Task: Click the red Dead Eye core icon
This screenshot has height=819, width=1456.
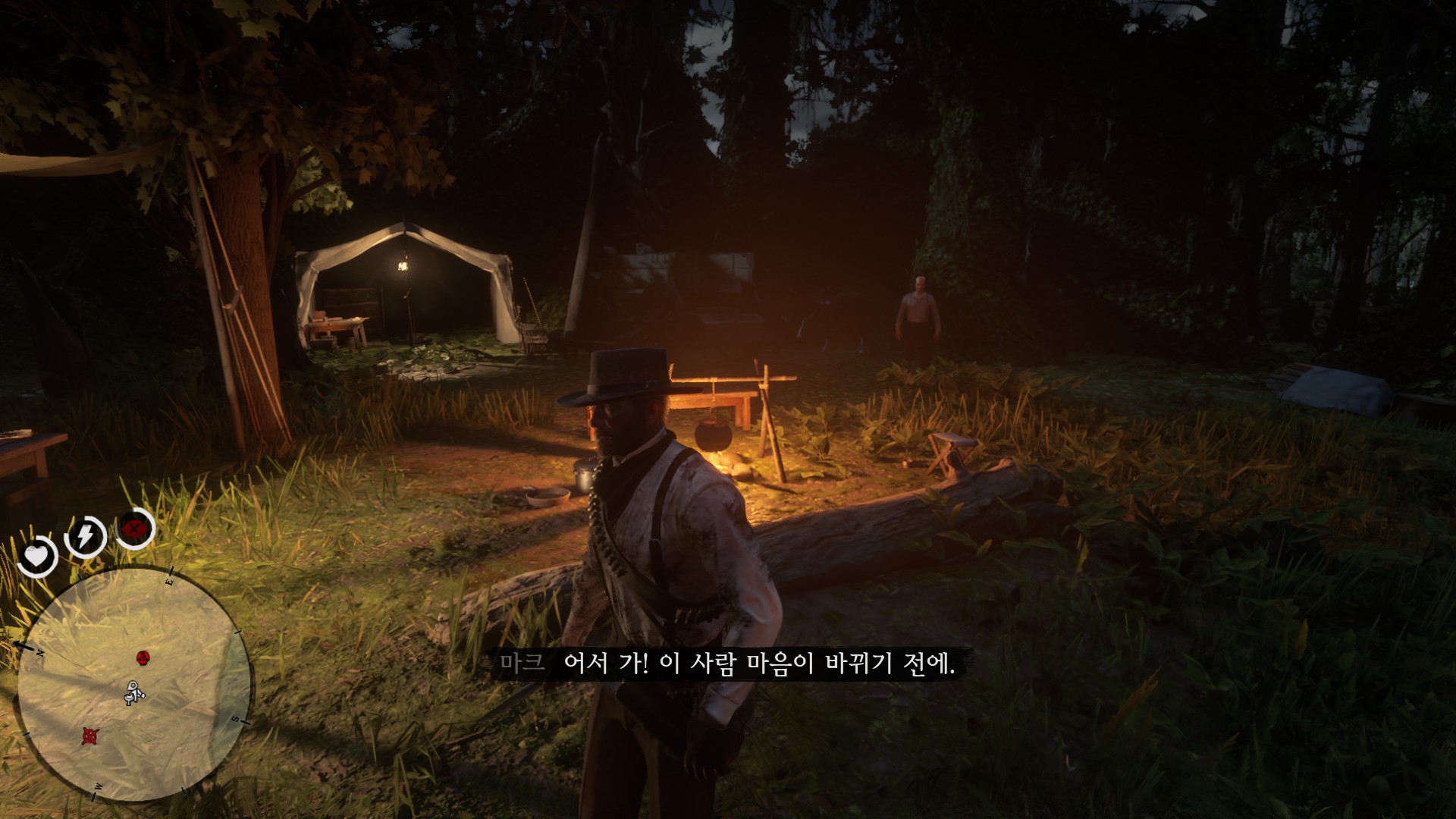Action: [136, 526]
